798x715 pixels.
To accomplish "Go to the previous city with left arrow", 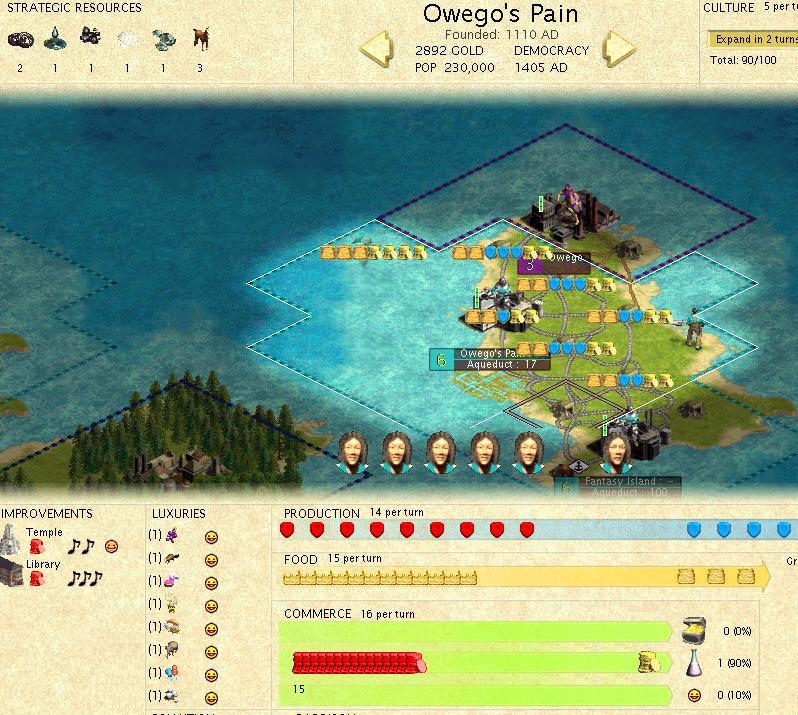I will point(376,49).
